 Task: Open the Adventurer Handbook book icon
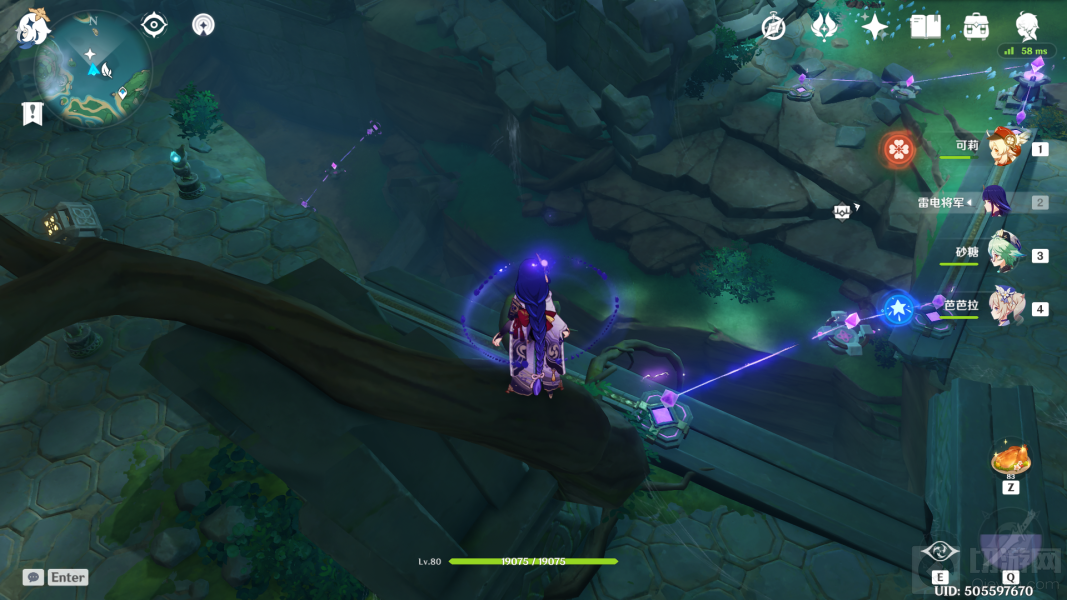925,27
